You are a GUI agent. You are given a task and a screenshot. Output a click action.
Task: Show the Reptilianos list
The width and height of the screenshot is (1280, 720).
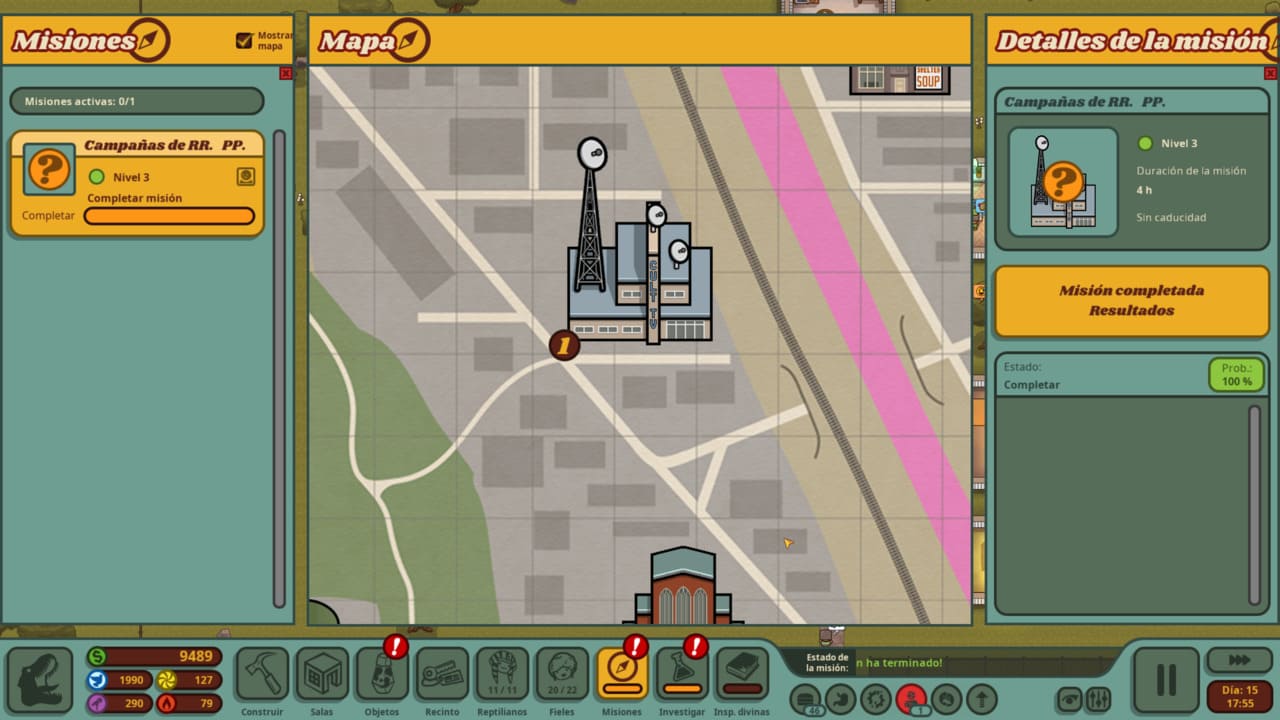pos(502,674)
